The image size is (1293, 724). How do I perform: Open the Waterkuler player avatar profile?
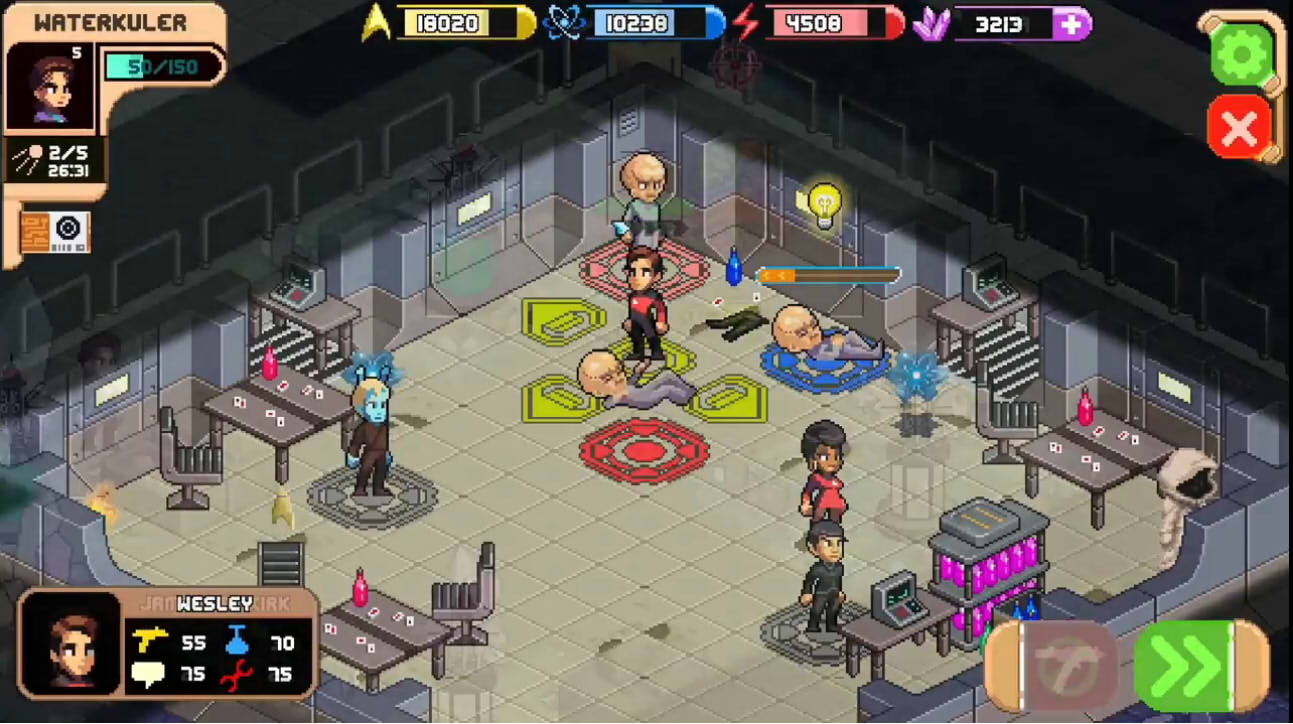click(50, 86)
